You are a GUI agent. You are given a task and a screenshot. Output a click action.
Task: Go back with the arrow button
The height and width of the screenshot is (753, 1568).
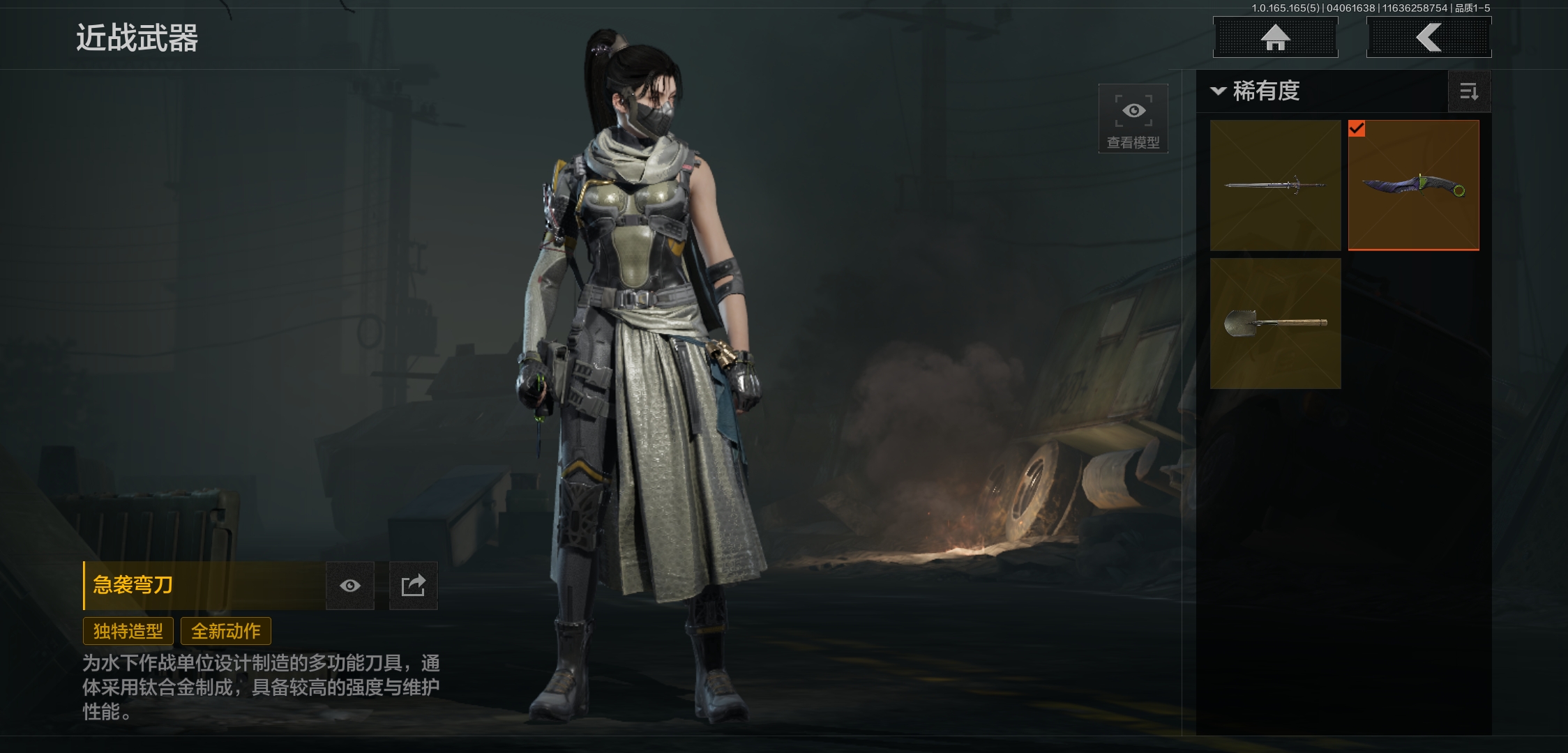[1428, 38]
